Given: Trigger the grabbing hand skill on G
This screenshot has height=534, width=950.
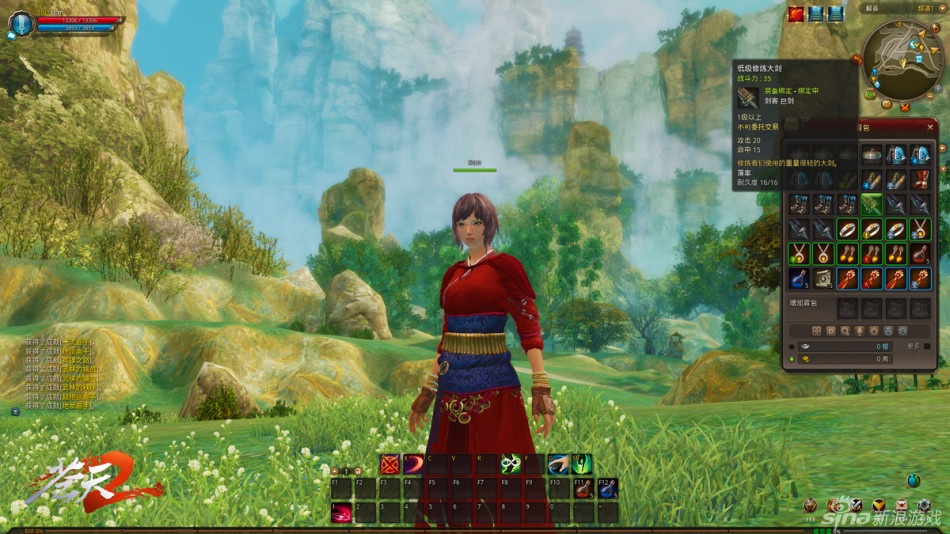Looking at the screenshot, I should coord(558,464).
